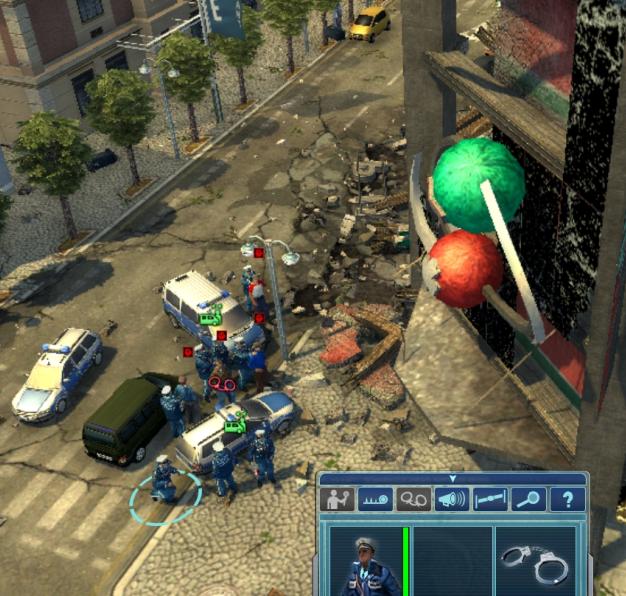The image size is (626, 596).
Task: Activate the magnifying glass search command
Action: [528, 499]
